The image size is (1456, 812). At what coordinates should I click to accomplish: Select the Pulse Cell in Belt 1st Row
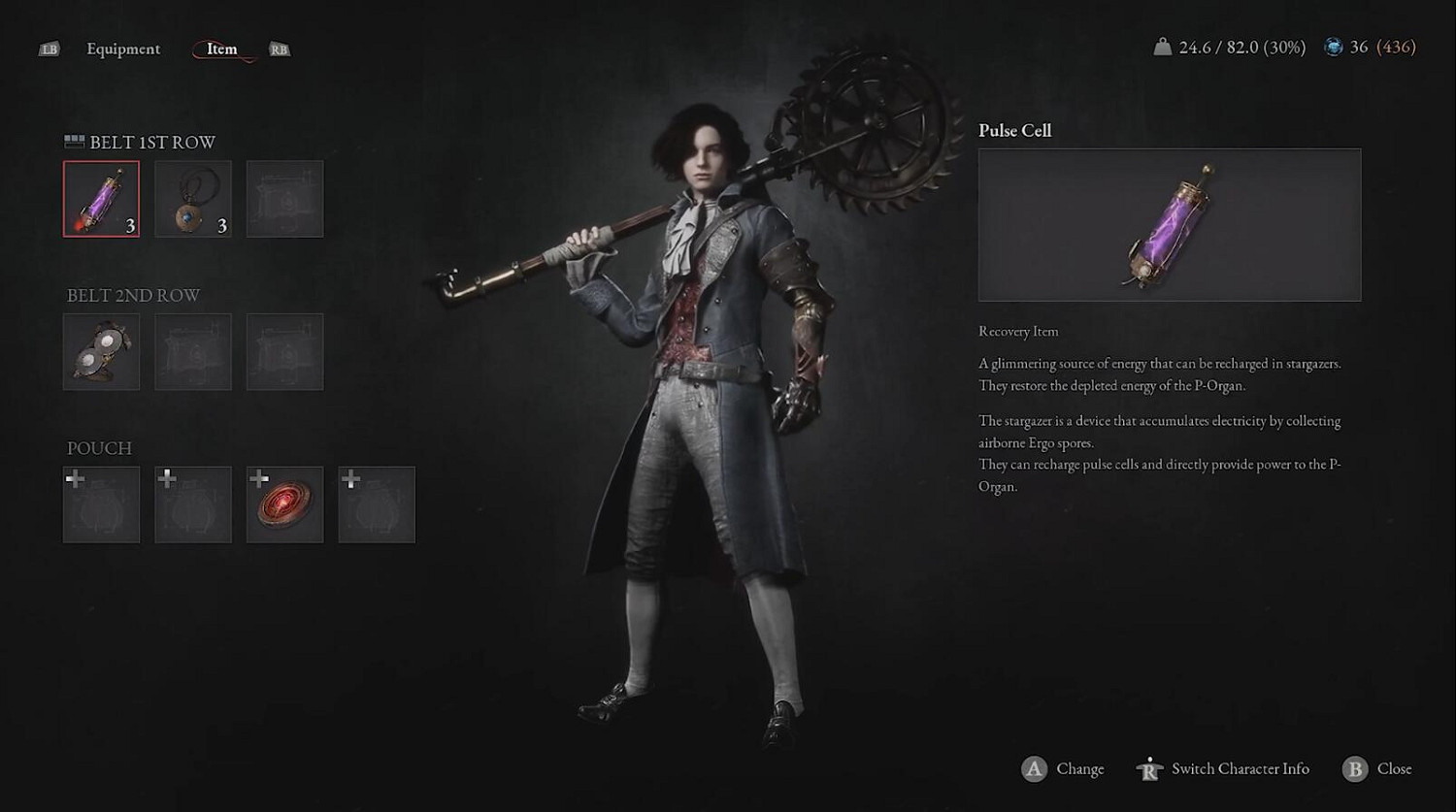click(x=101, y=199)
